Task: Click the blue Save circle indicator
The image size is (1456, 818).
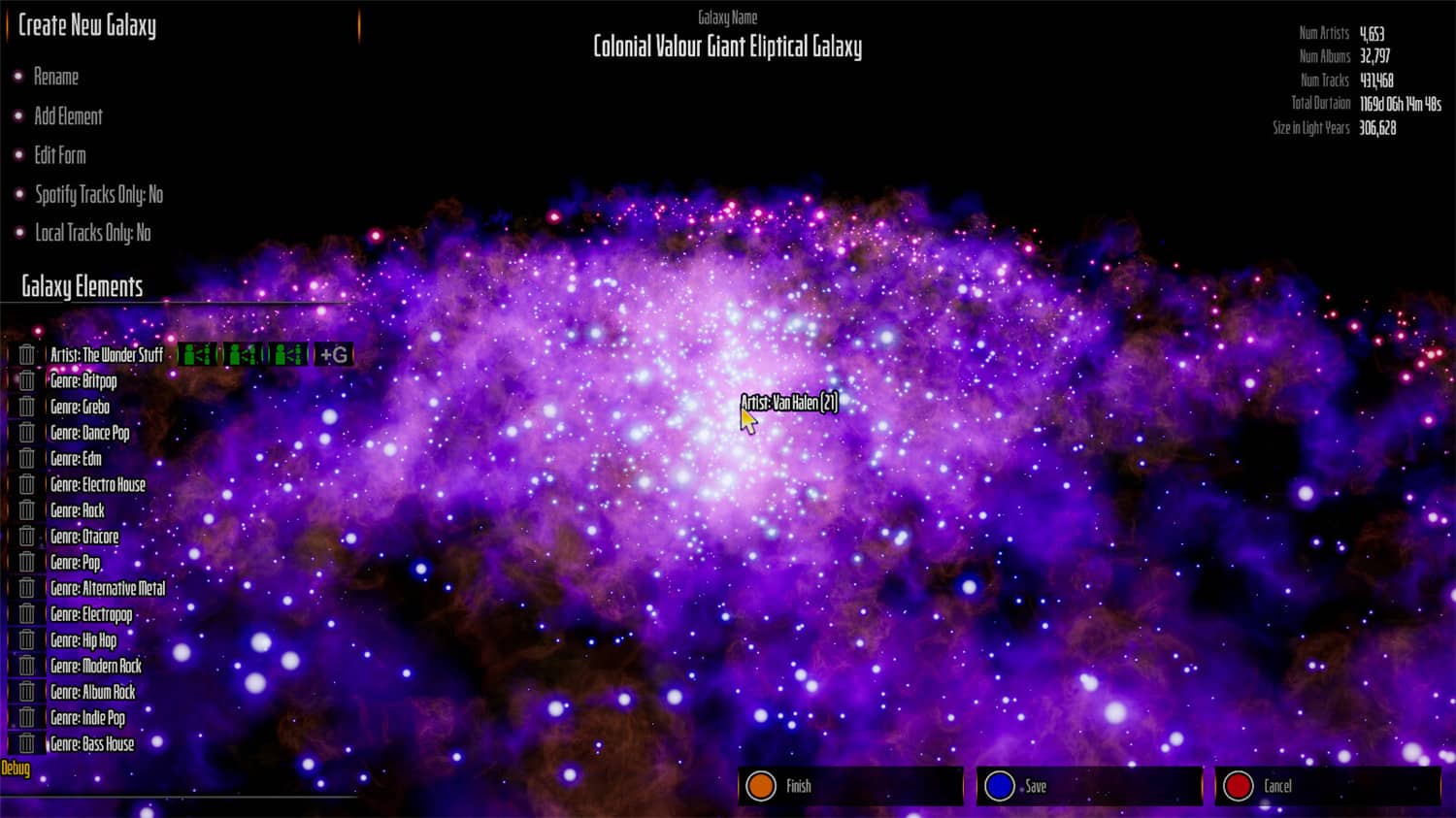Action: pos(1001,786)
